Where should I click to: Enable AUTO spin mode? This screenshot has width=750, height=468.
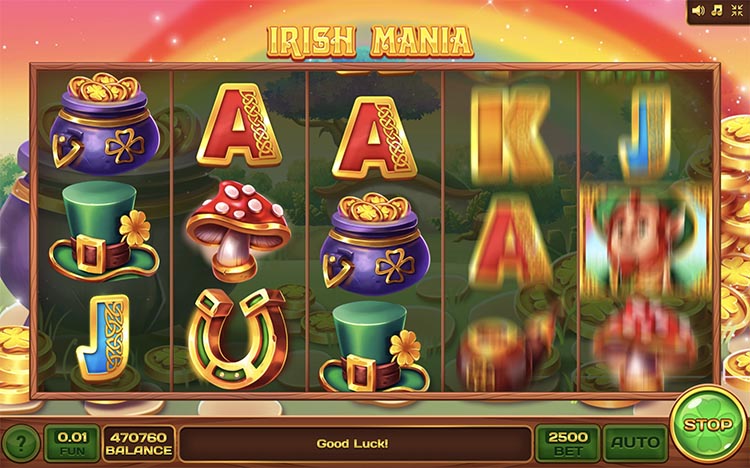click(x=634, y=442)
